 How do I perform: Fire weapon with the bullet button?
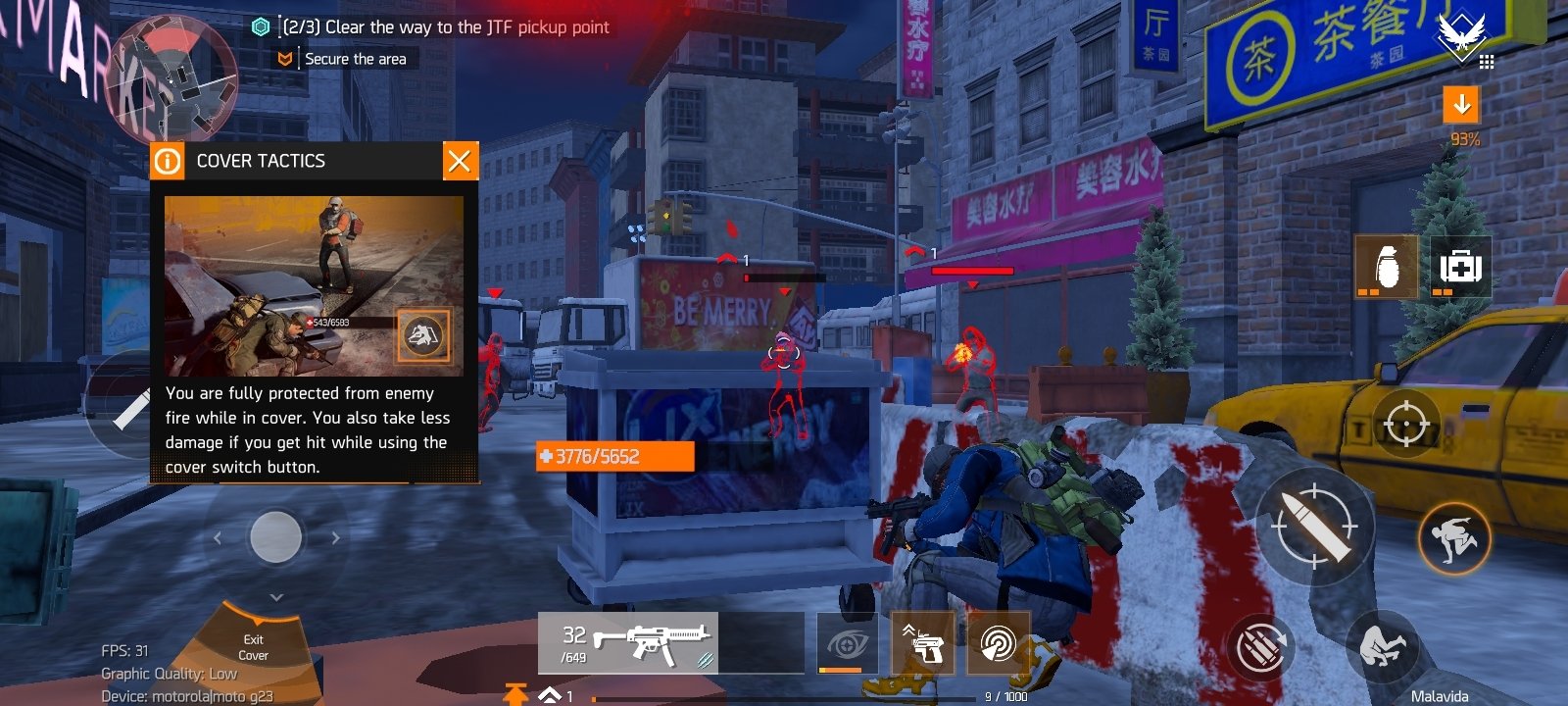pos(1314,527)
